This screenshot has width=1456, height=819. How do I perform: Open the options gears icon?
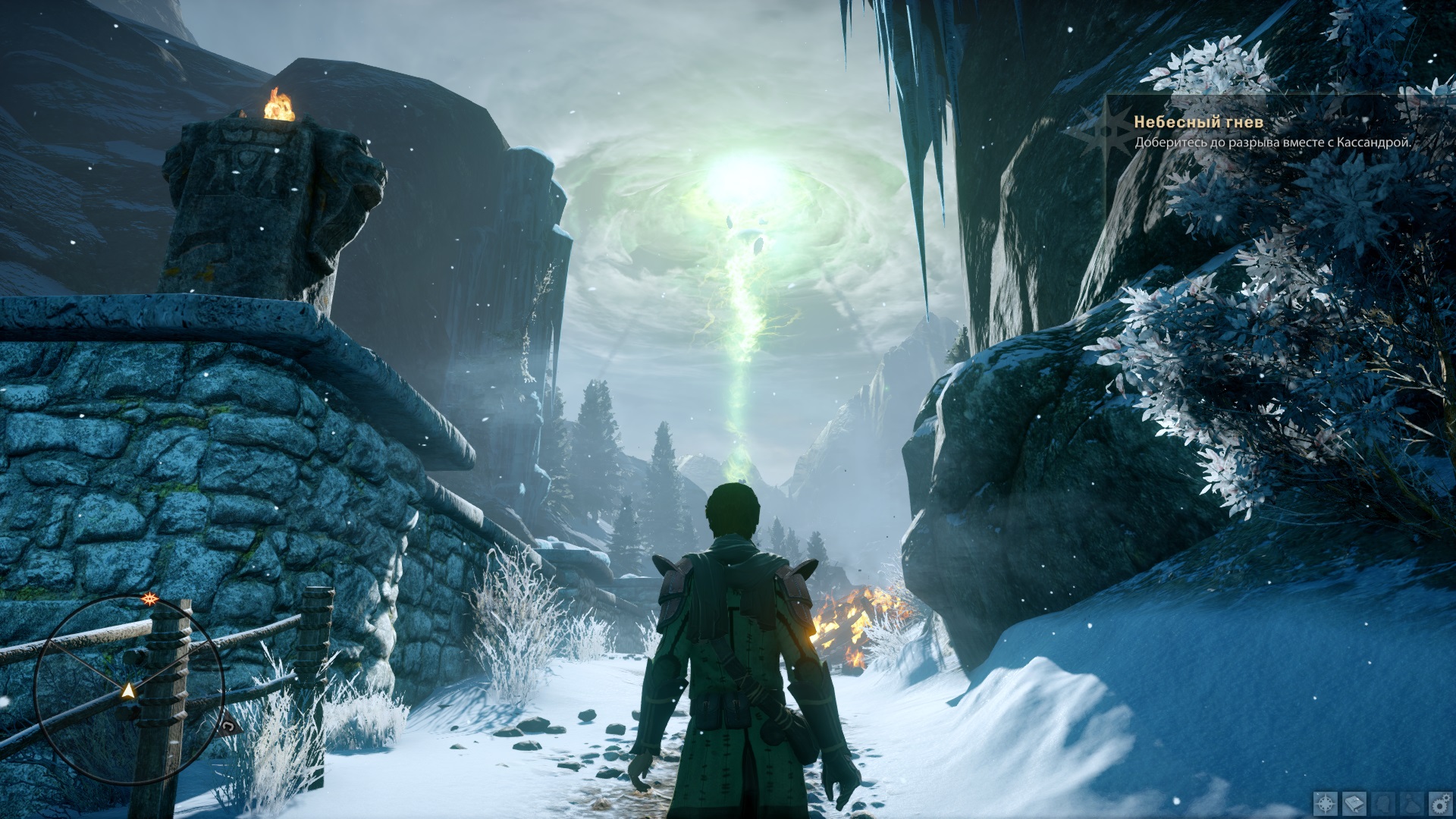point(1439,803)
